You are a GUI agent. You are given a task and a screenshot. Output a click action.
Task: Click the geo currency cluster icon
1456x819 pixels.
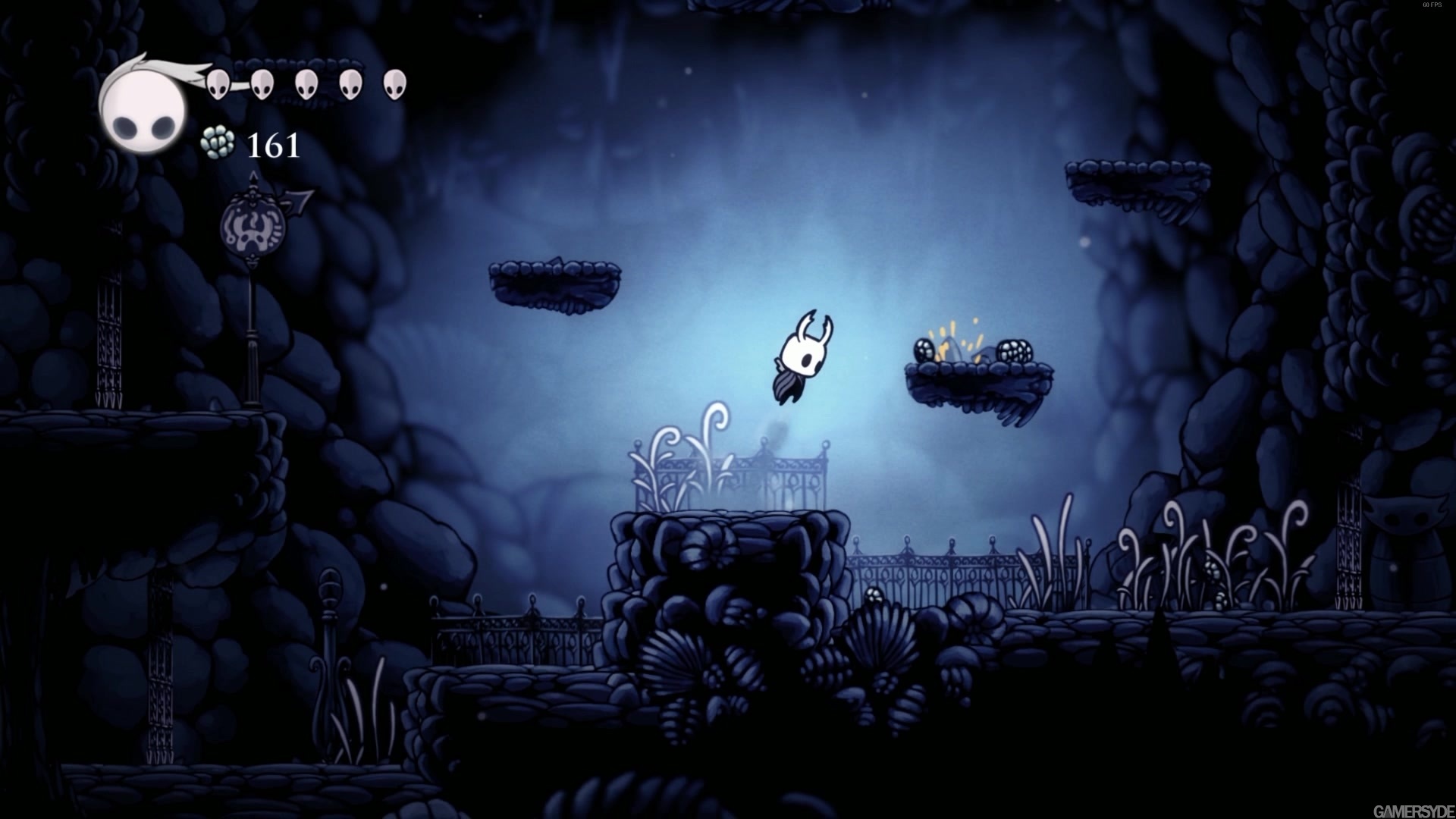click(217, 143)
